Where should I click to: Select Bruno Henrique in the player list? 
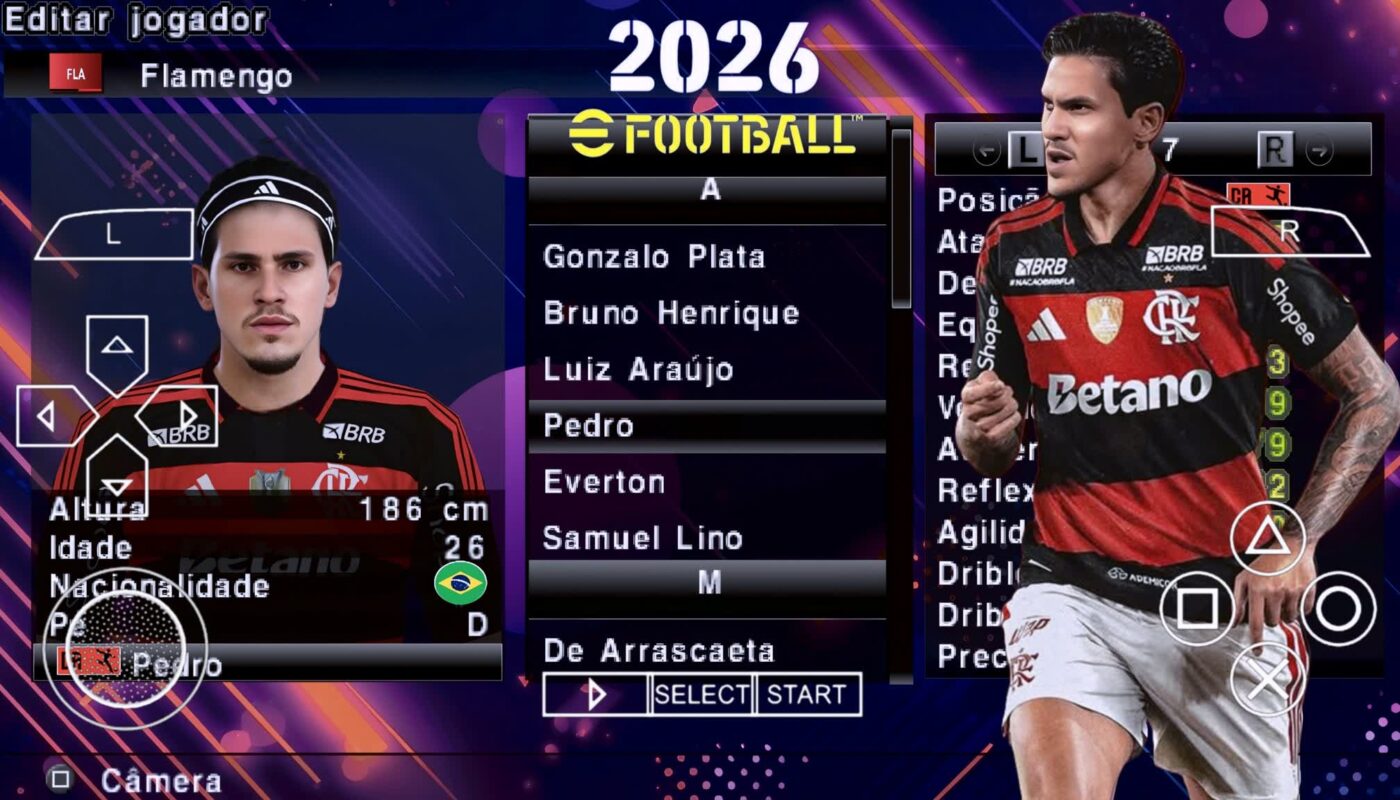[670, 312]
